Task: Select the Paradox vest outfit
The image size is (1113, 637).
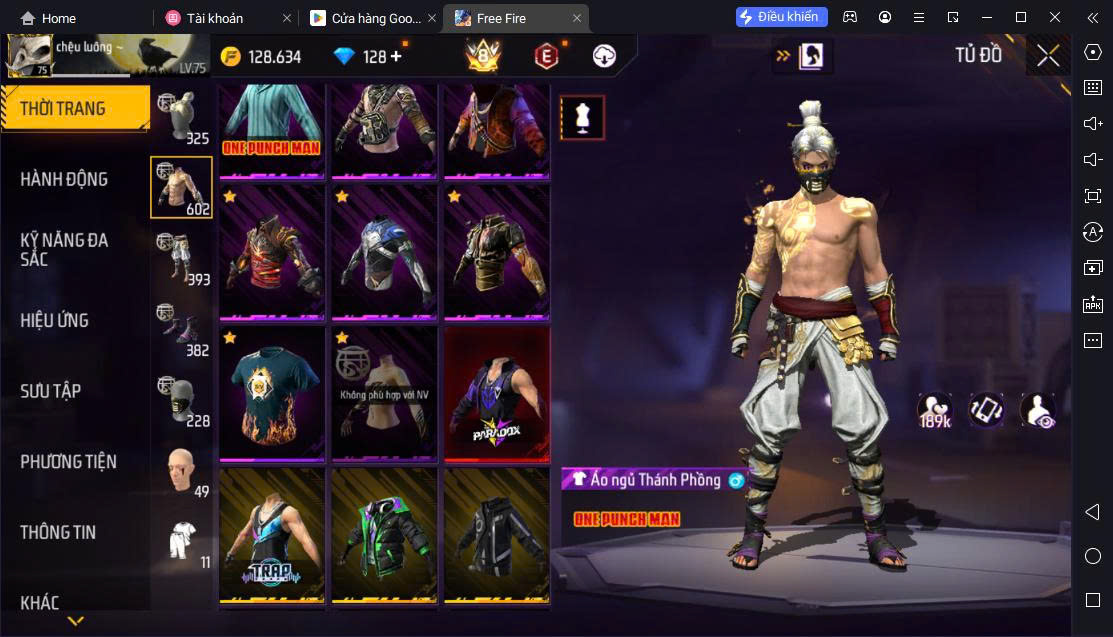Action: click(x=497, y=394)
